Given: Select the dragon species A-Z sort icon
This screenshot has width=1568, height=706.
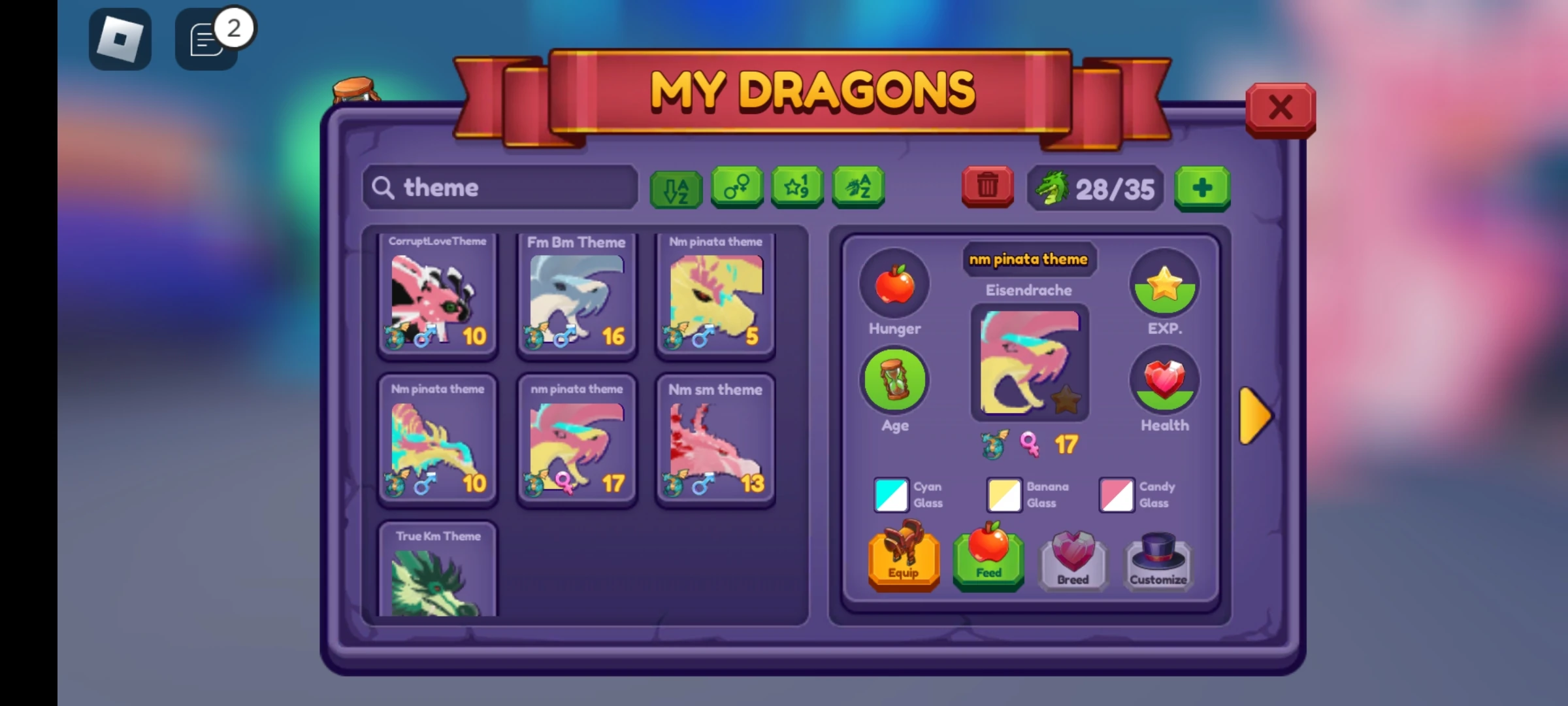Looking at the screenshot, I should (x=858, y=188).
